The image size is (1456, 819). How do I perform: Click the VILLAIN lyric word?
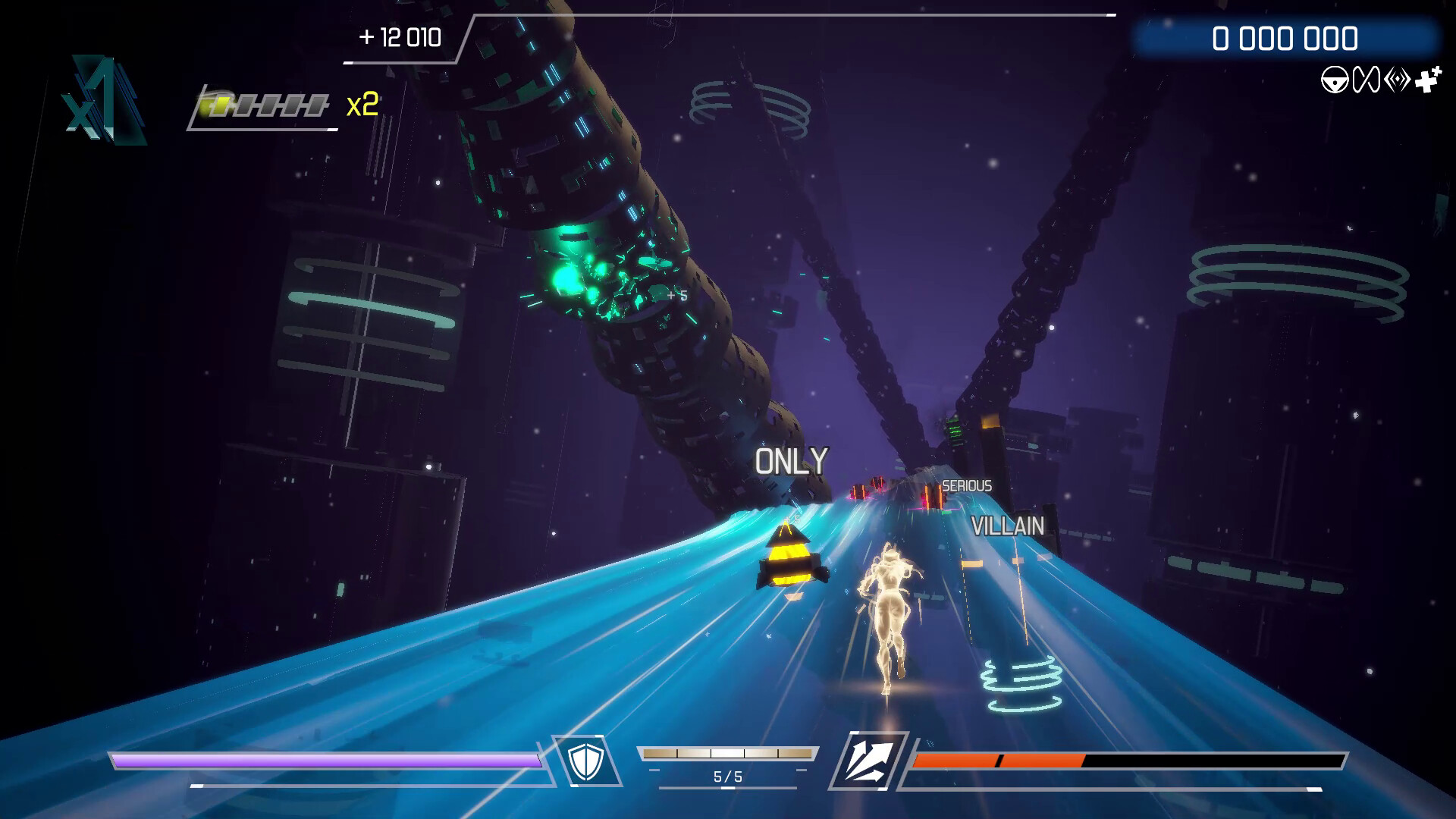click(1009, 525)
